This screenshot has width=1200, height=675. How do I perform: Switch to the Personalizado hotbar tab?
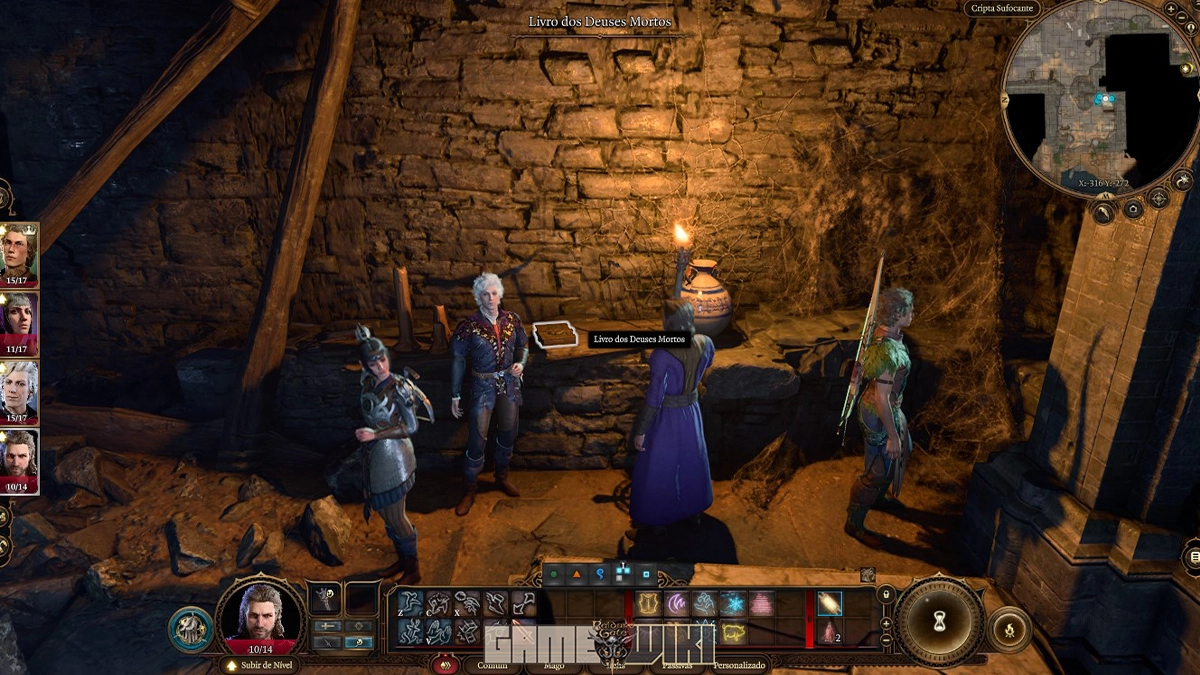click(x=739, y=665)
